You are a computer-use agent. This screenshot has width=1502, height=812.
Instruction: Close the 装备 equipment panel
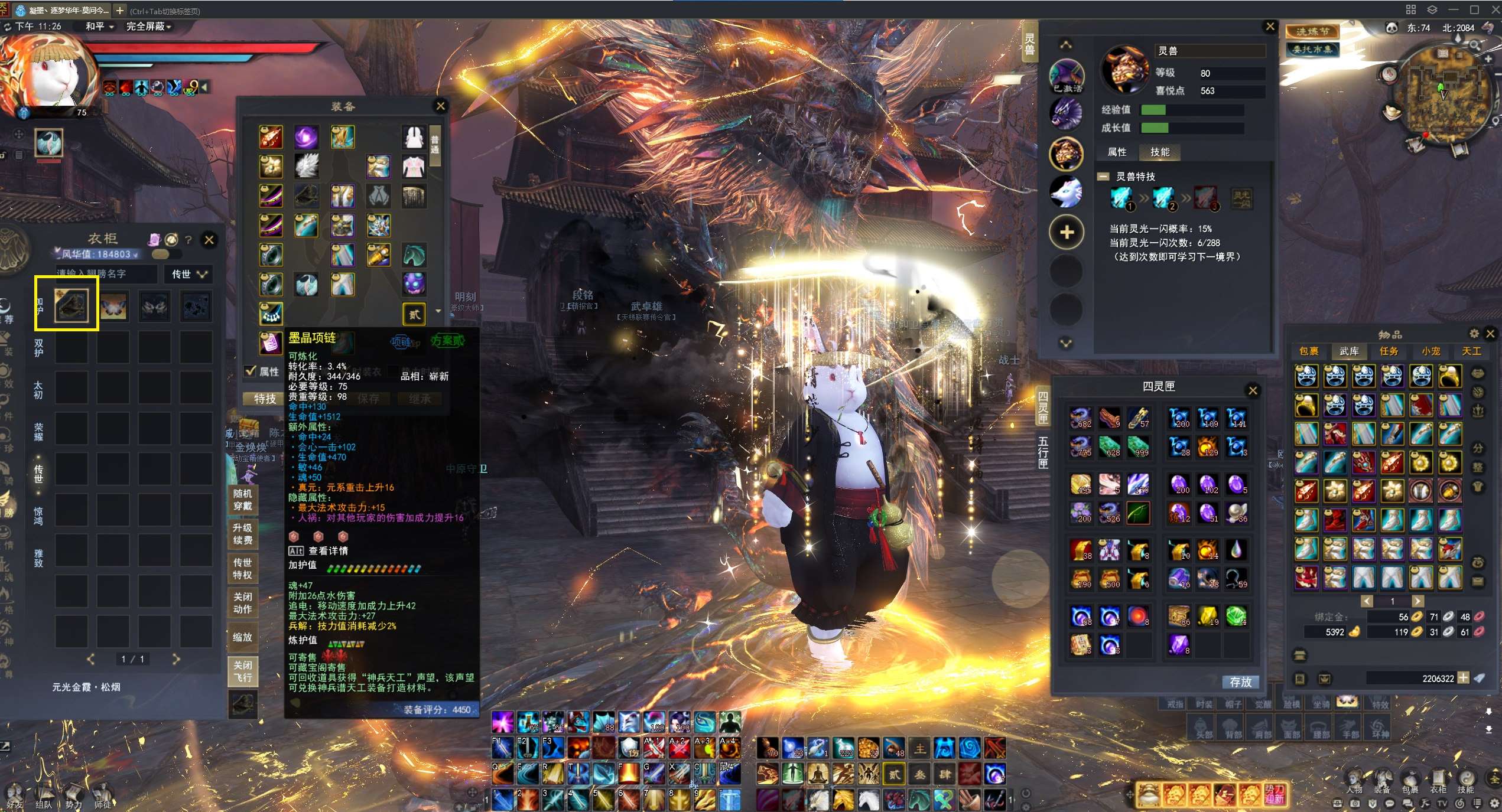coord(440,106)
